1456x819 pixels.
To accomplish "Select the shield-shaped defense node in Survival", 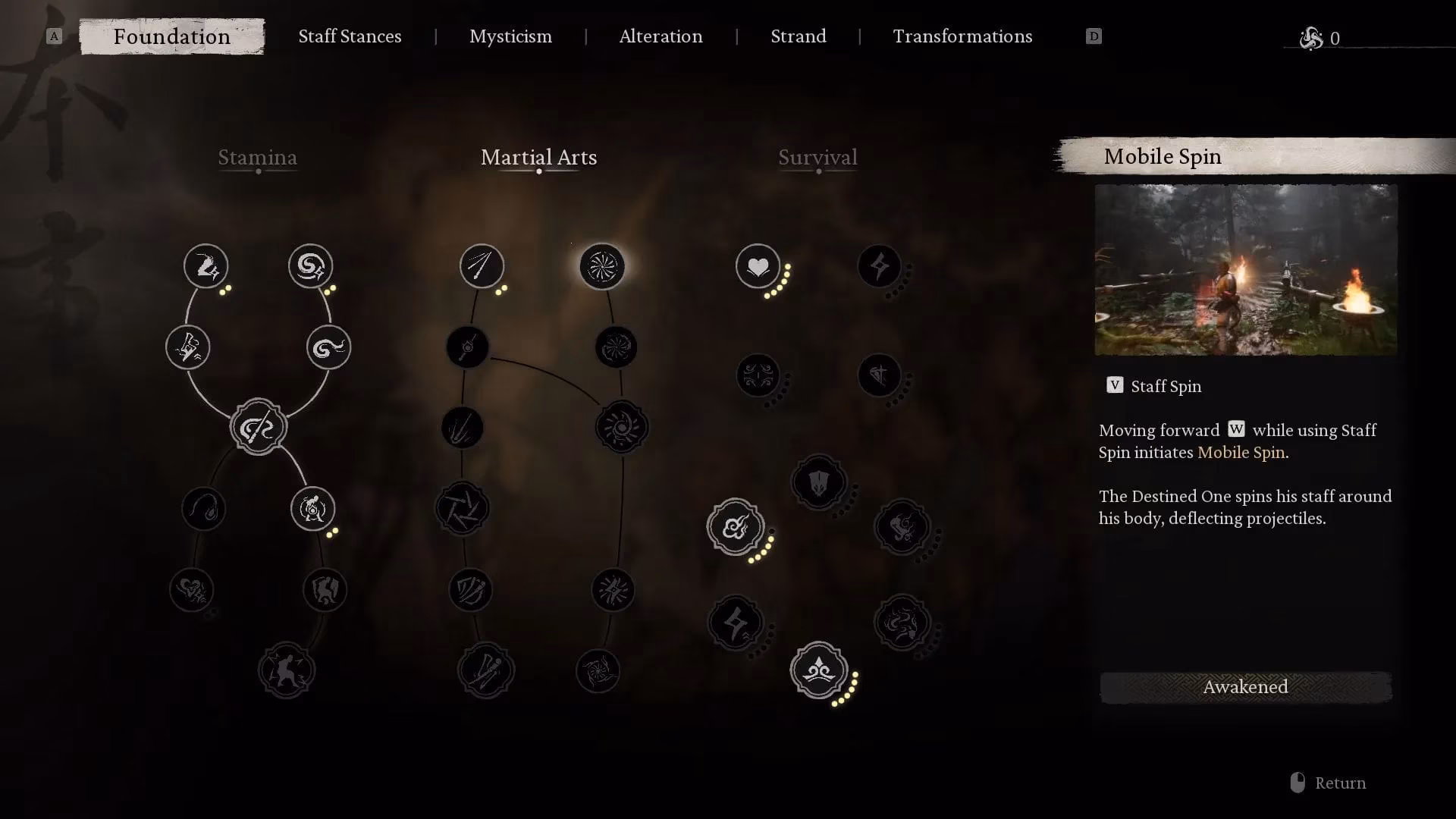I will [819, 483].
